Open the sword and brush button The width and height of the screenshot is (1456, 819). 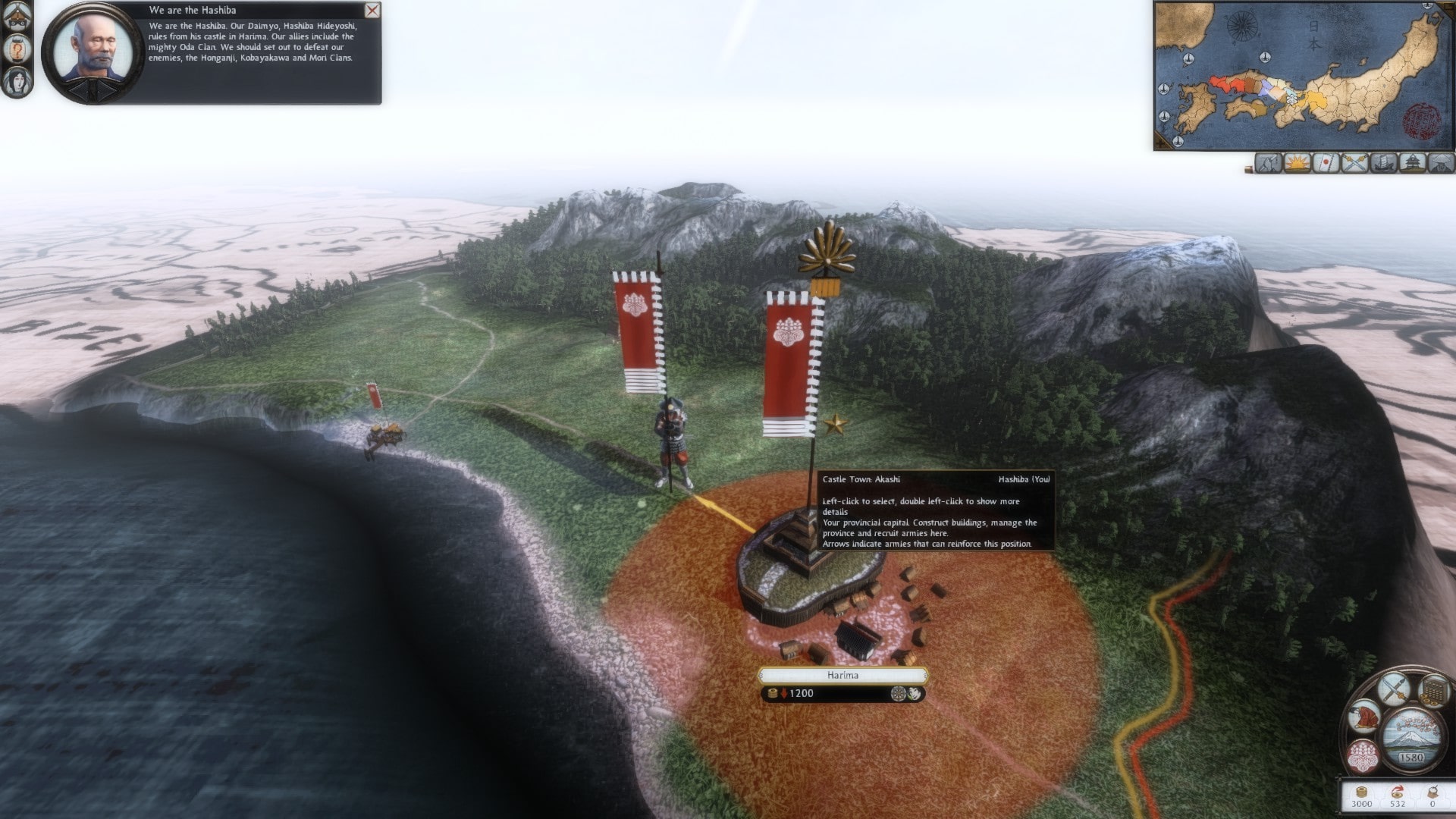(x=1394, y=689)
